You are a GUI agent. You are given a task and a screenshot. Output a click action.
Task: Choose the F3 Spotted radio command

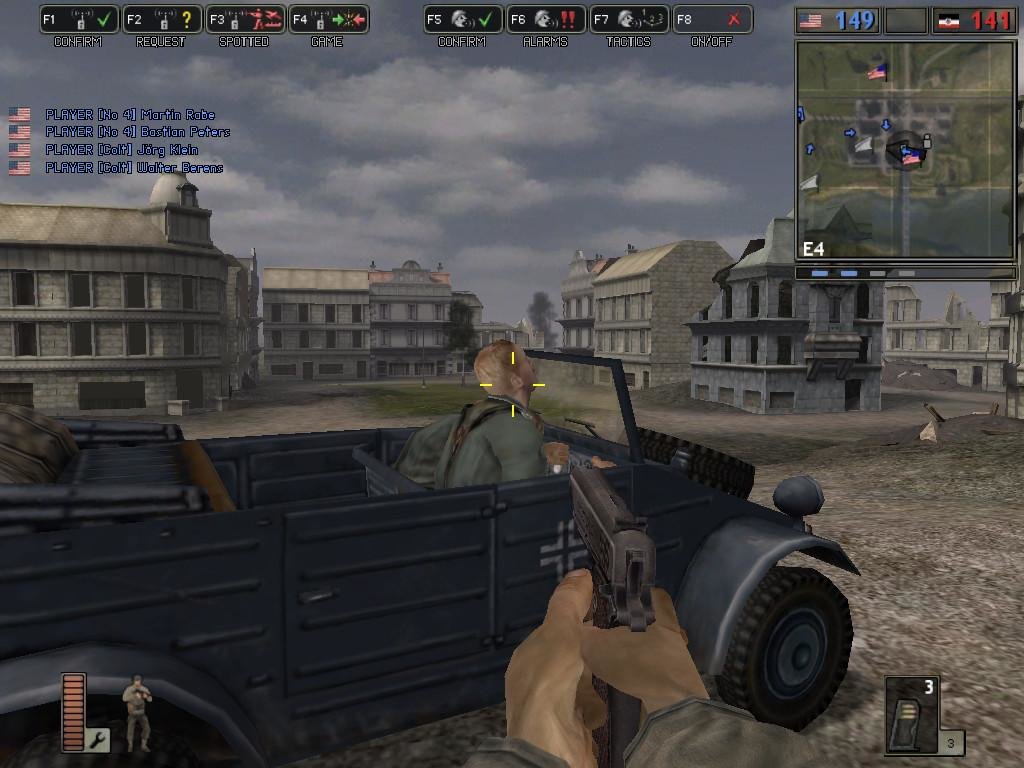tap(245, 19)
